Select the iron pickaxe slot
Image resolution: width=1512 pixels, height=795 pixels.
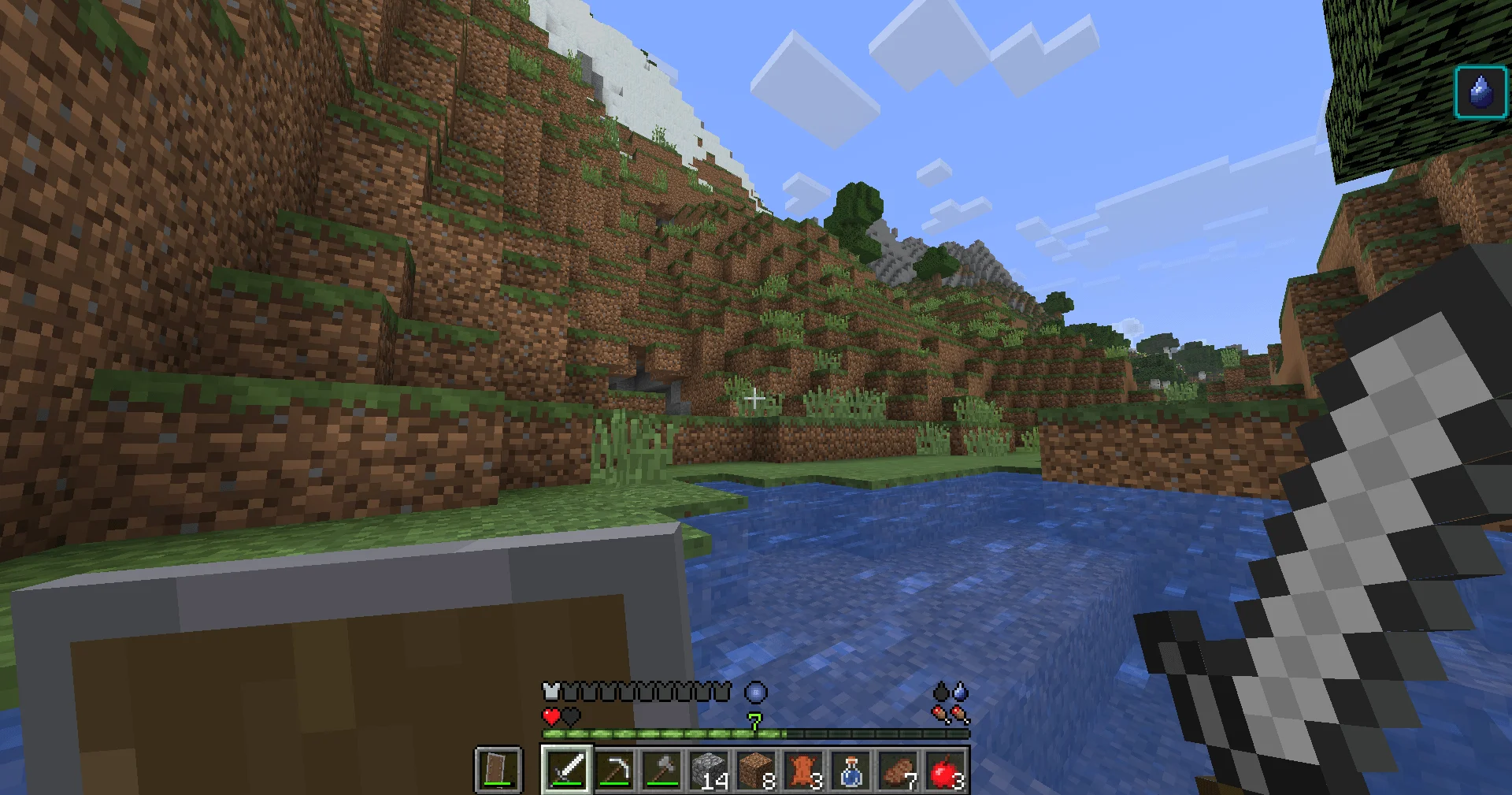coord(613,770)
